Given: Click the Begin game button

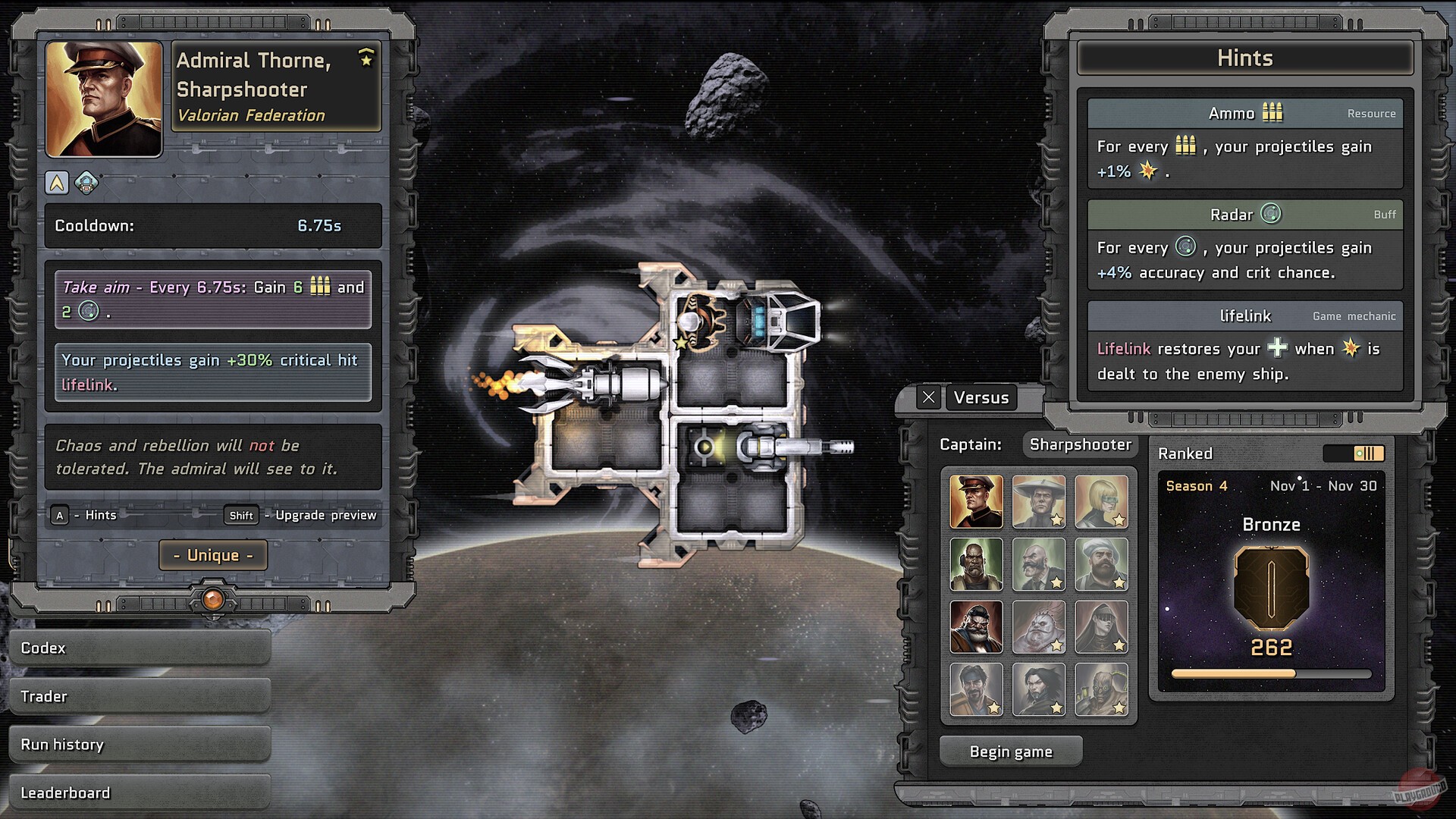Looking at the screenshot, I should (1011, 752).
